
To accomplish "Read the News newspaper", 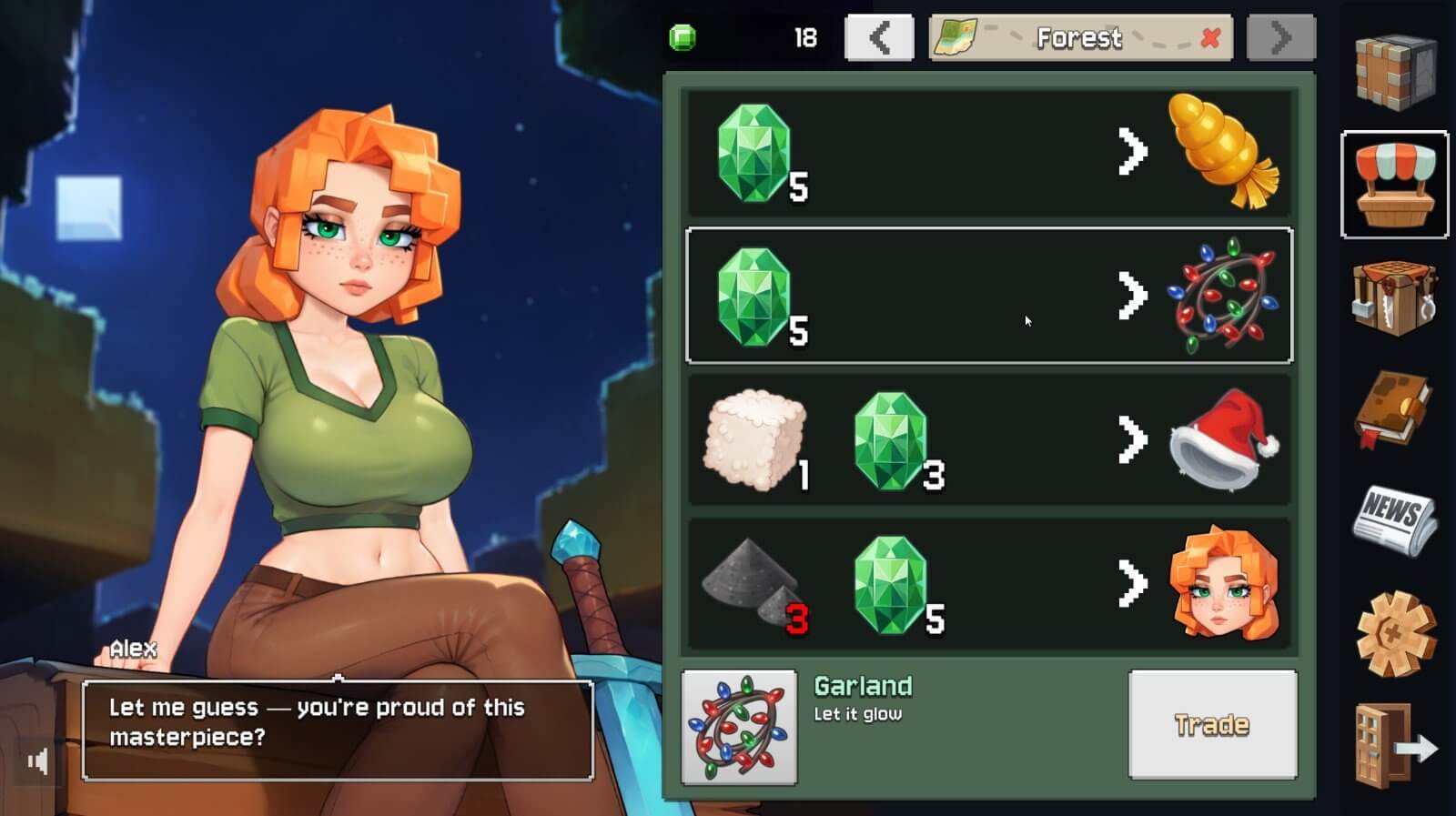I will pos(1394,520).
